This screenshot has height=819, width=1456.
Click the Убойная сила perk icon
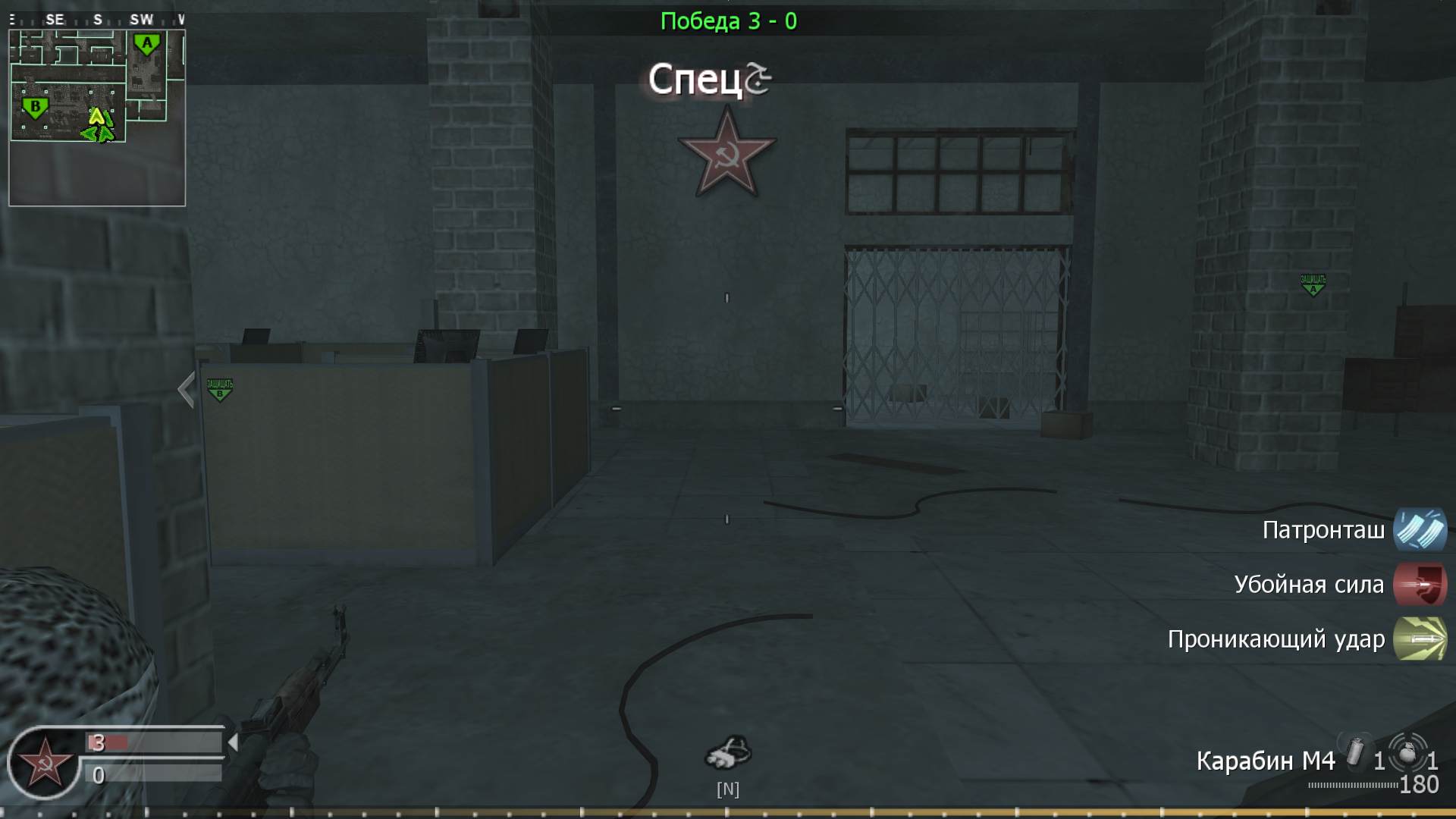(x=1419, y=585)
